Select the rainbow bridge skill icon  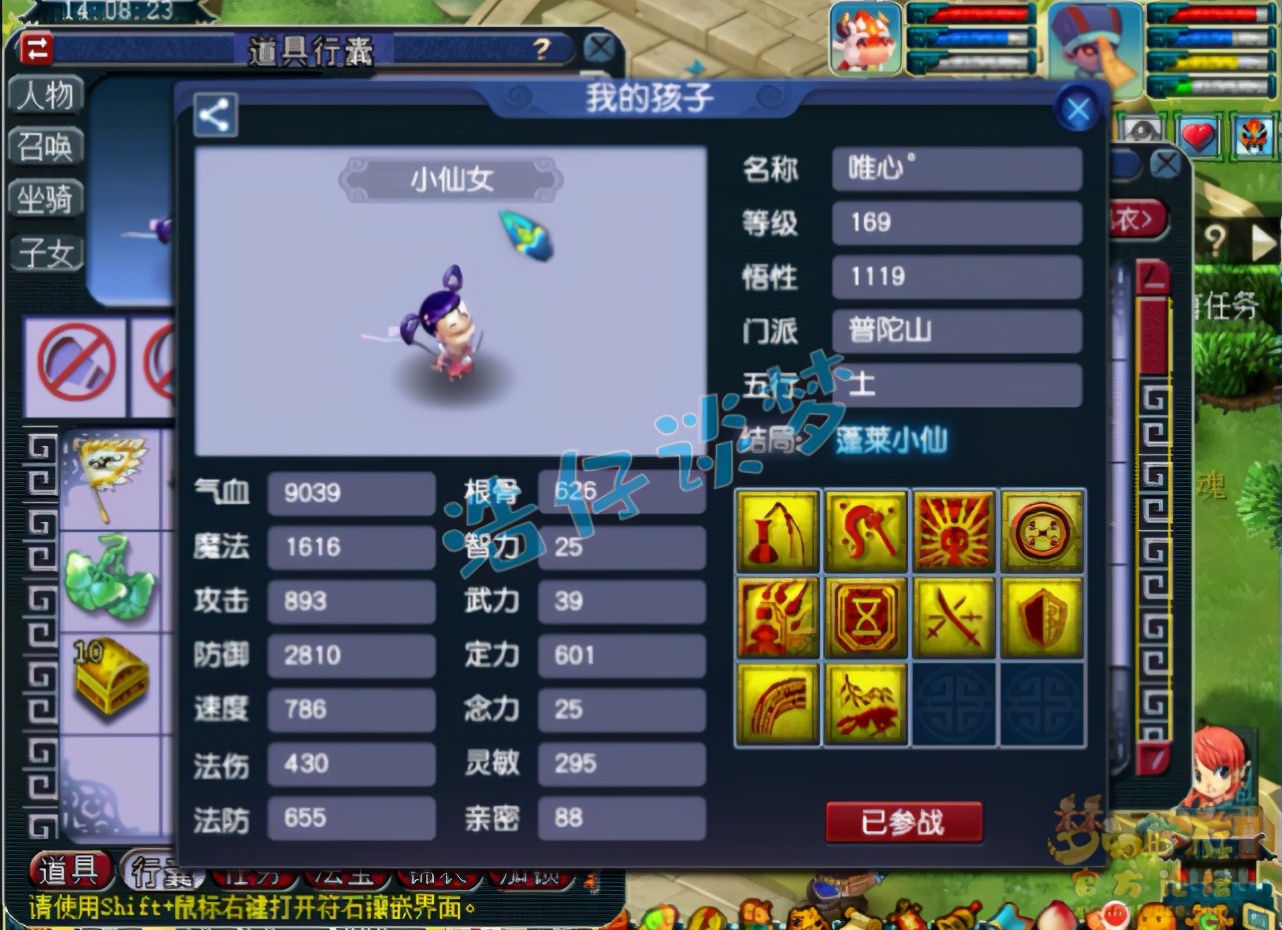[778, 703]
